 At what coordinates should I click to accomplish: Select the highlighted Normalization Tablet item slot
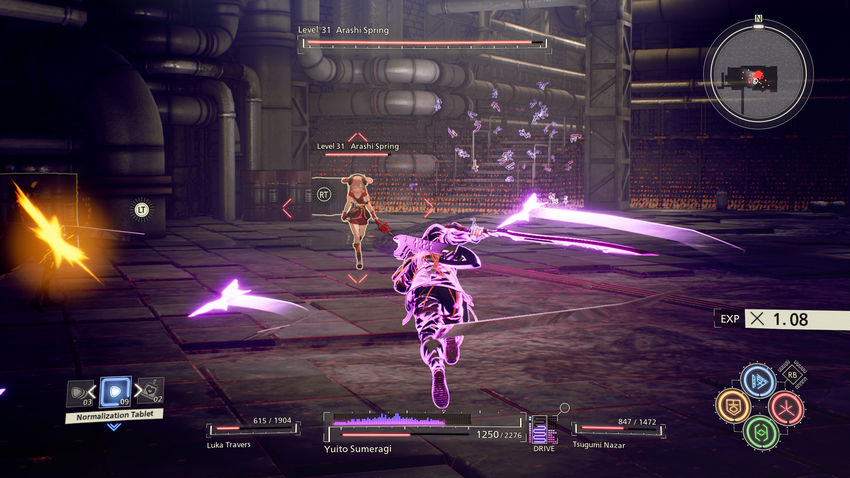point(114,391)
